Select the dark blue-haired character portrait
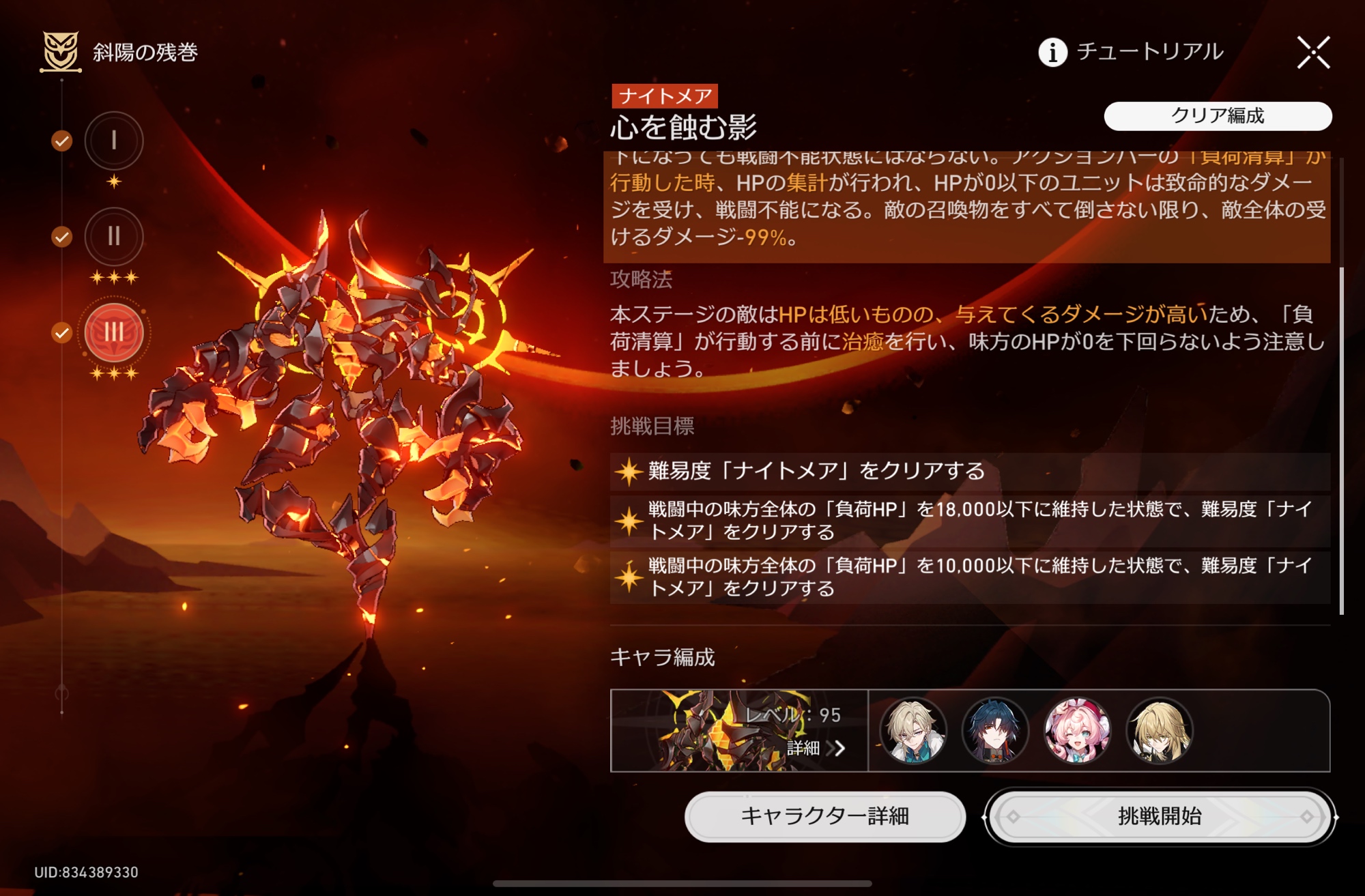 tap(995, 731)
